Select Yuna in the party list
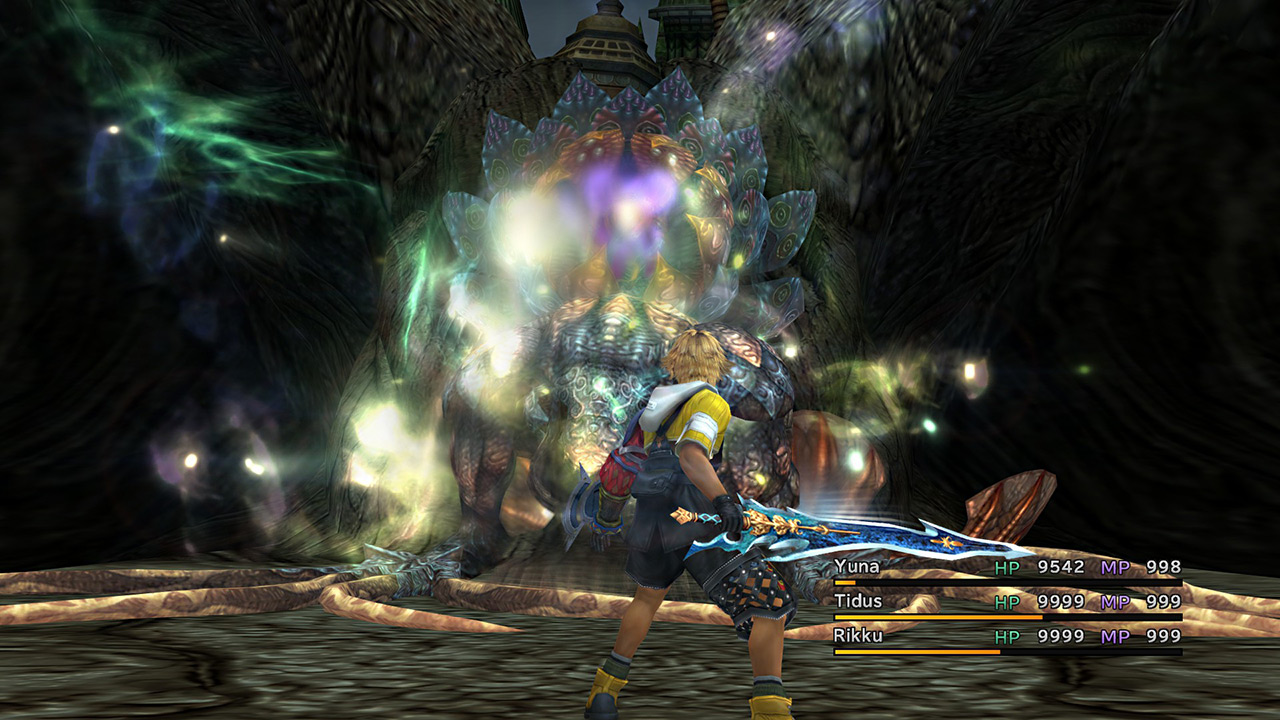1280x720 pixels. point(857,568)
